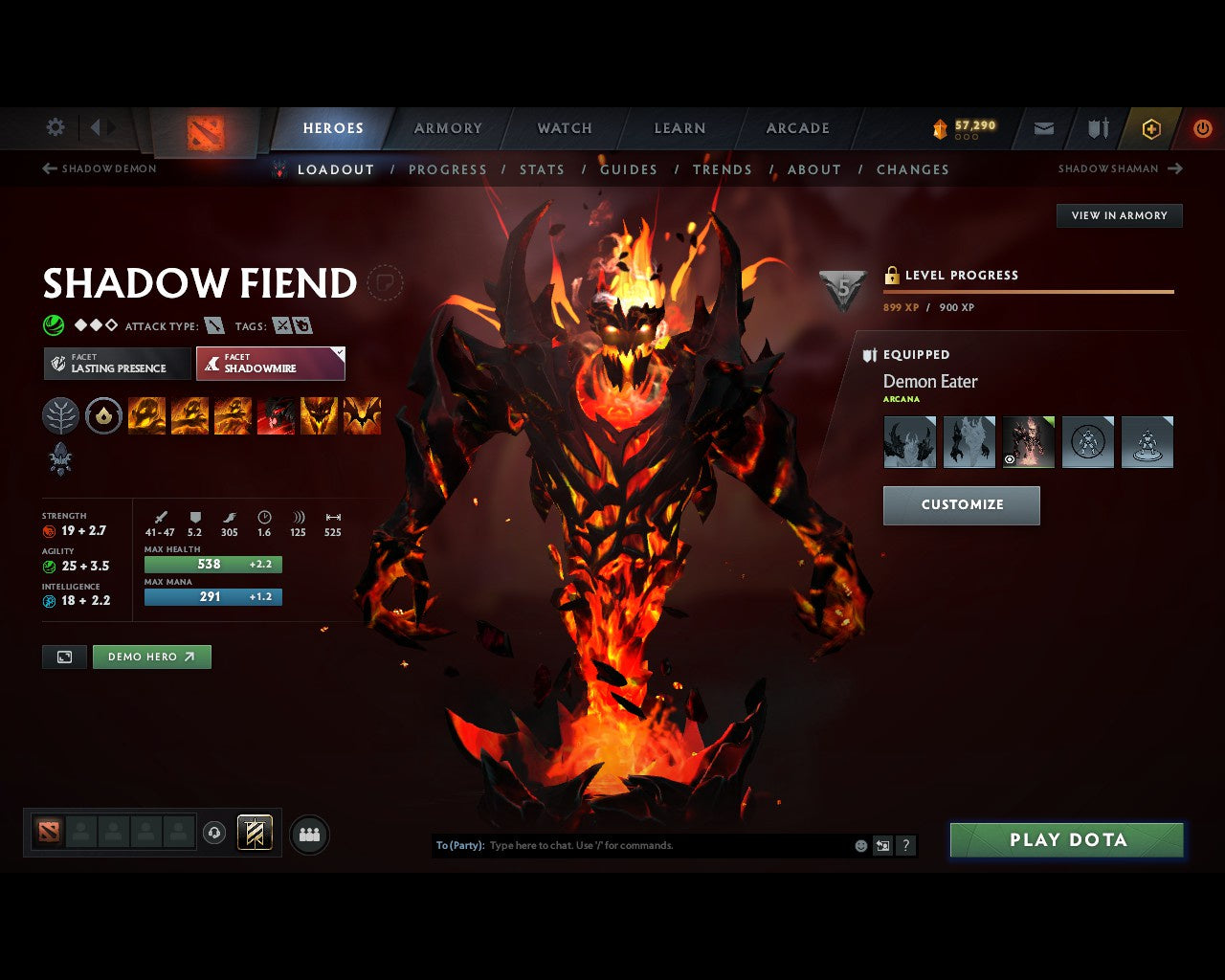This screenshot has width=1225, height=980.
Task: Open notifications via the envelope icon
Action: tap(1043, 128)
